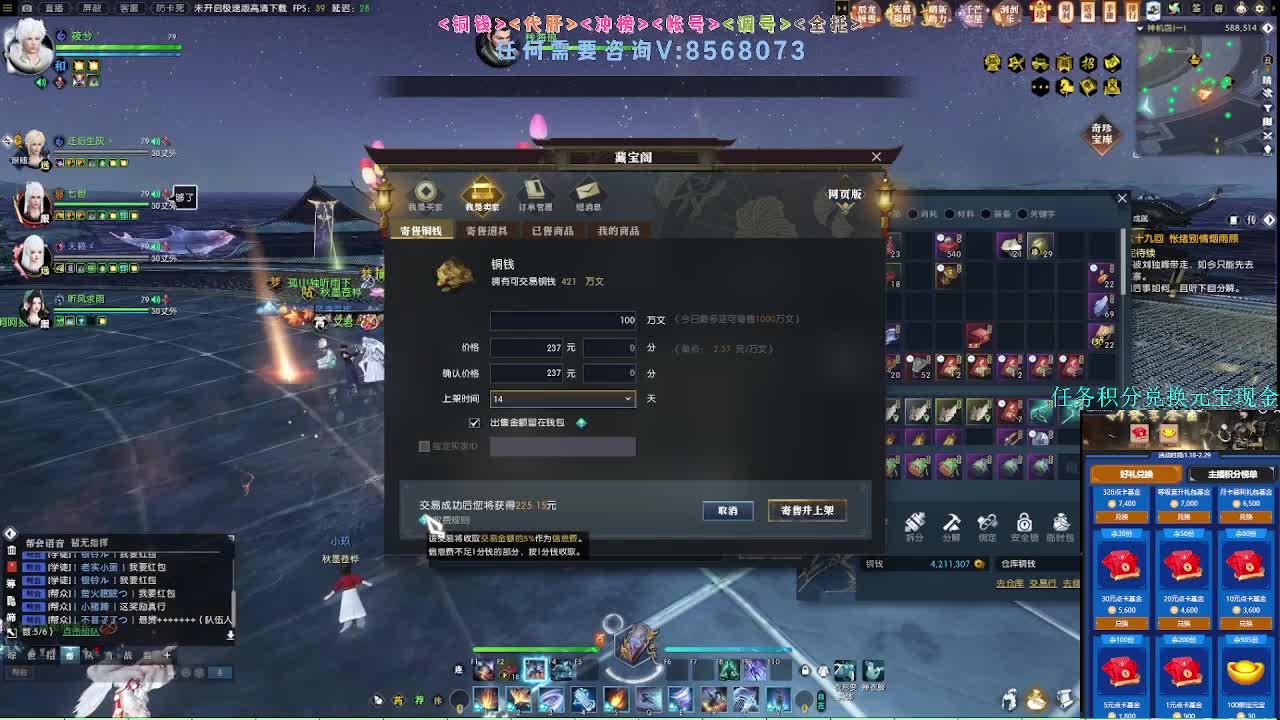Viewport: 1280px width, 720px height.
Task: Open the 上架时间 duration dropdown
Action: [x=628, y=399]
